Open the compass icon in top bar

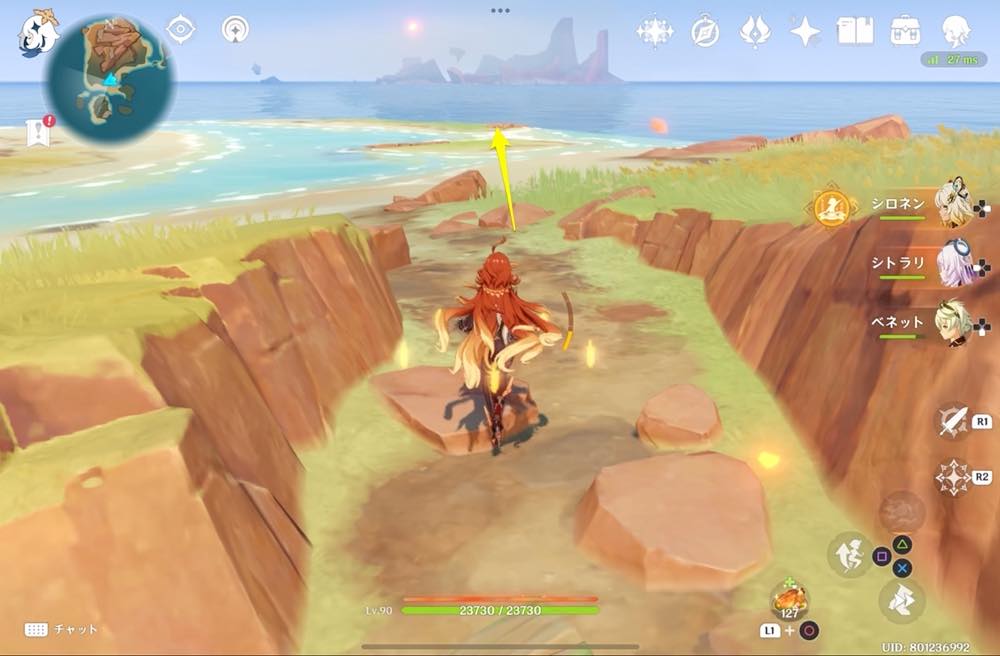click(x=705, y=32)
